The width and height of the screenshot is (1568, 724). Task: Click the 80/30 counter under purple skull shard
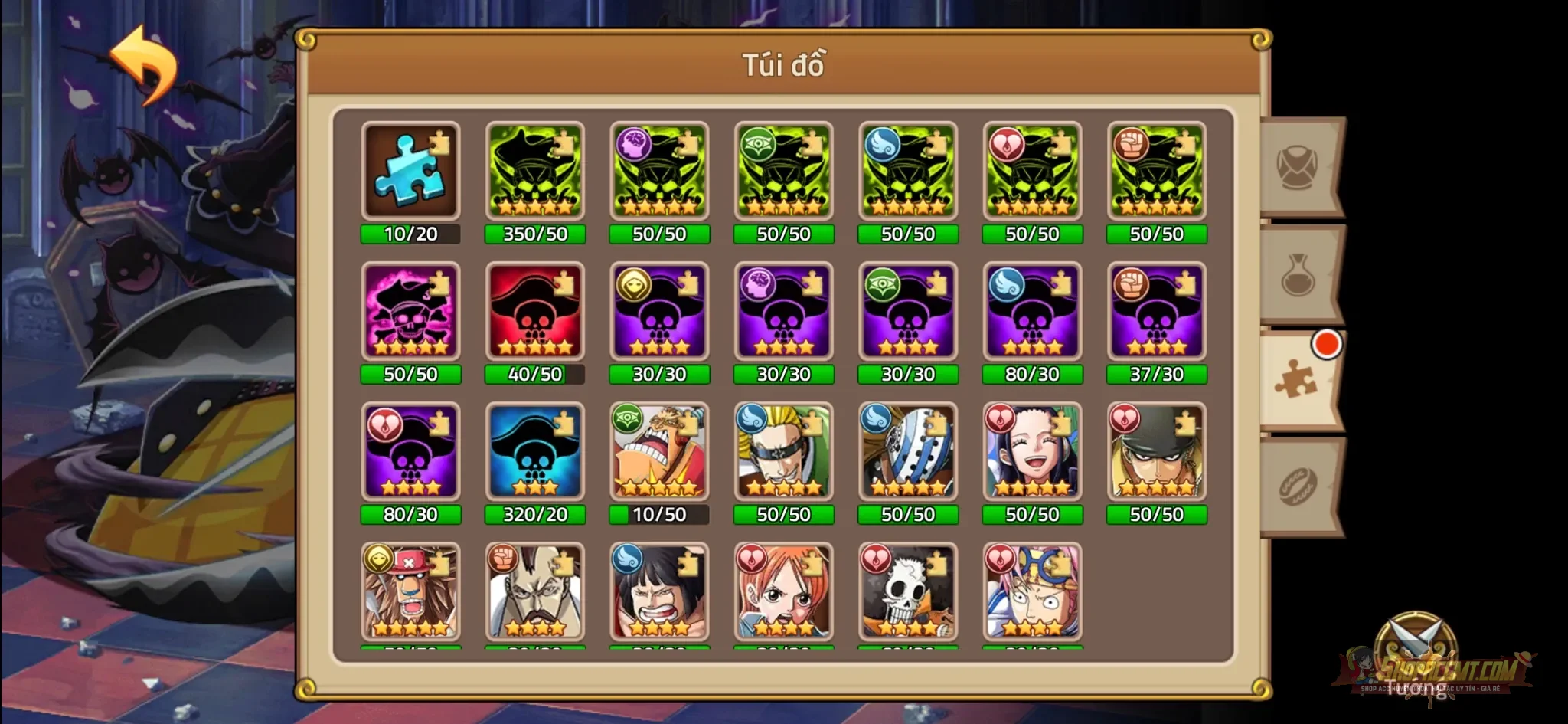click(1031, 375)
